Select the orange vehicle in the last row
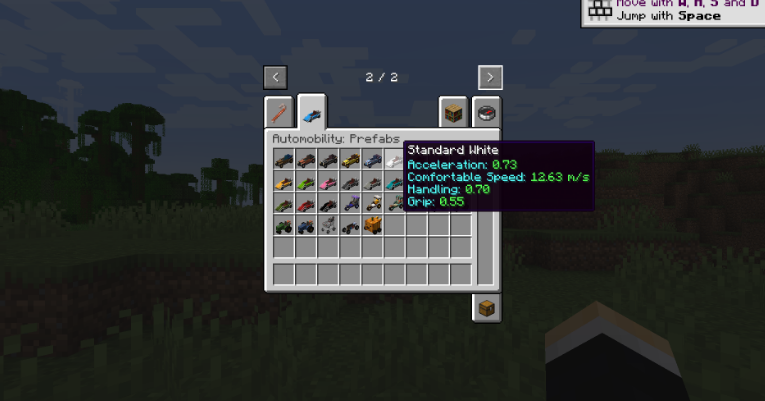 point(372,226)
